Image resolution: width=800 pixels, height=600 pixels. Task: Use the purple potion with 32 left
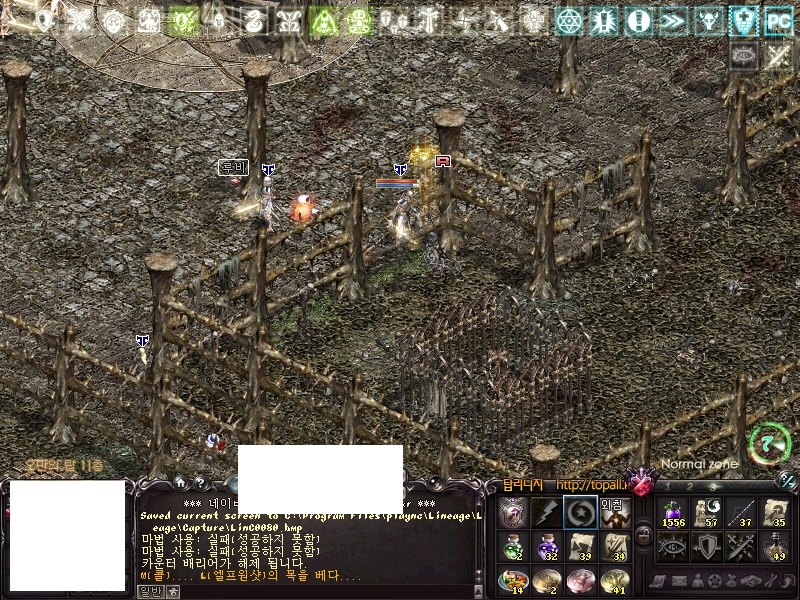[546, 546]
